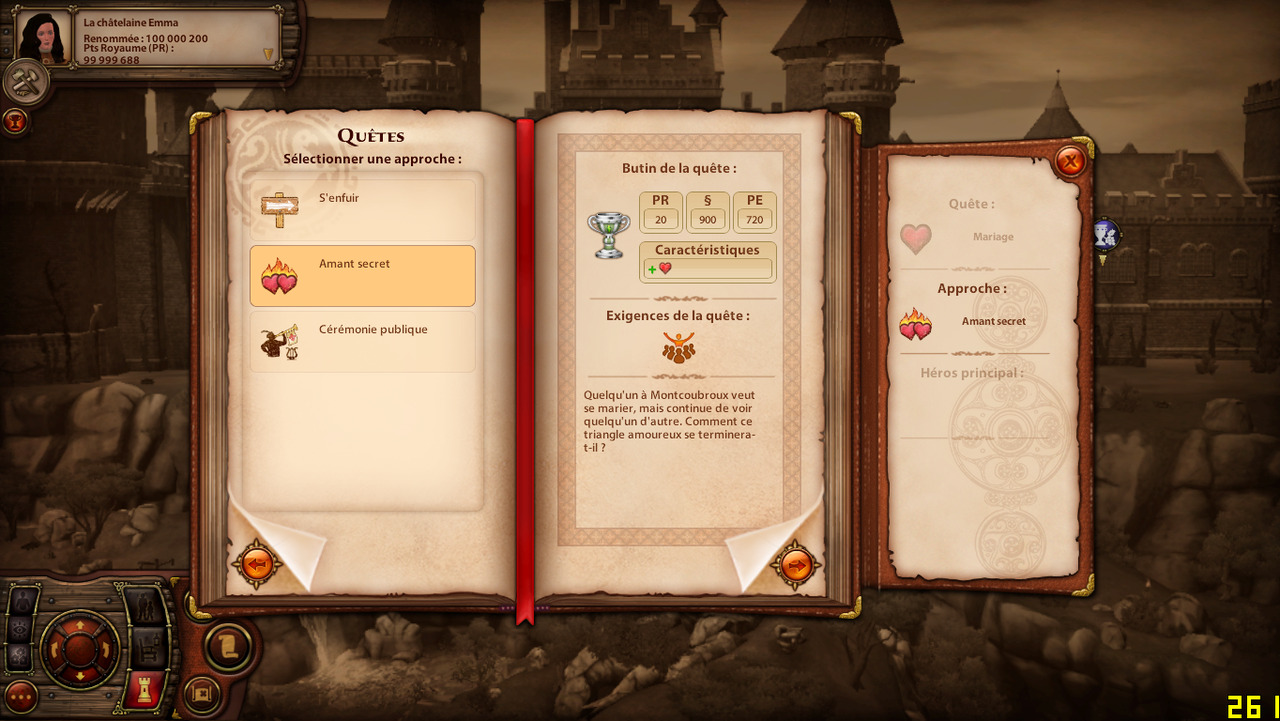Screen dimensions: 1280x721
Task: Click the quest requirement heroes icon
Action: [x=679, y=348]
